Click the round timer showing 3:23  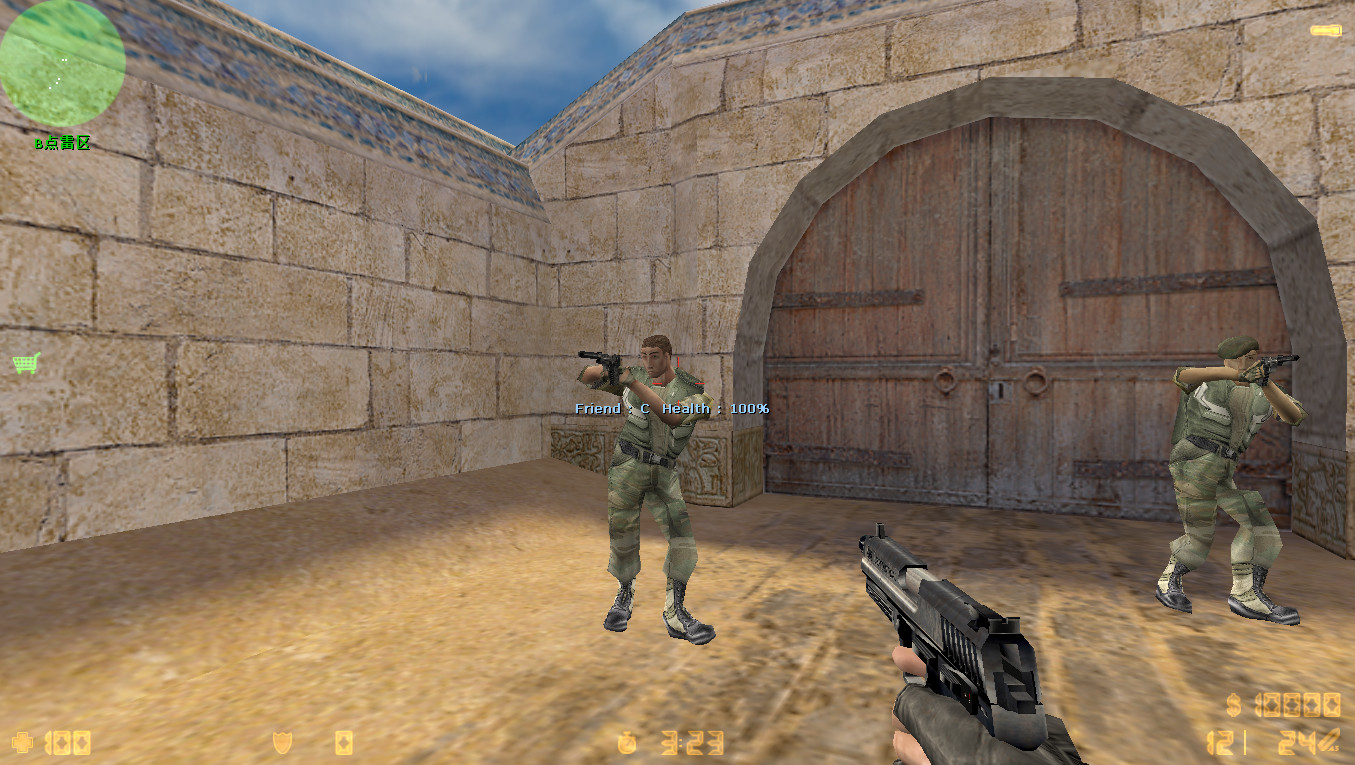coord(692,743)
